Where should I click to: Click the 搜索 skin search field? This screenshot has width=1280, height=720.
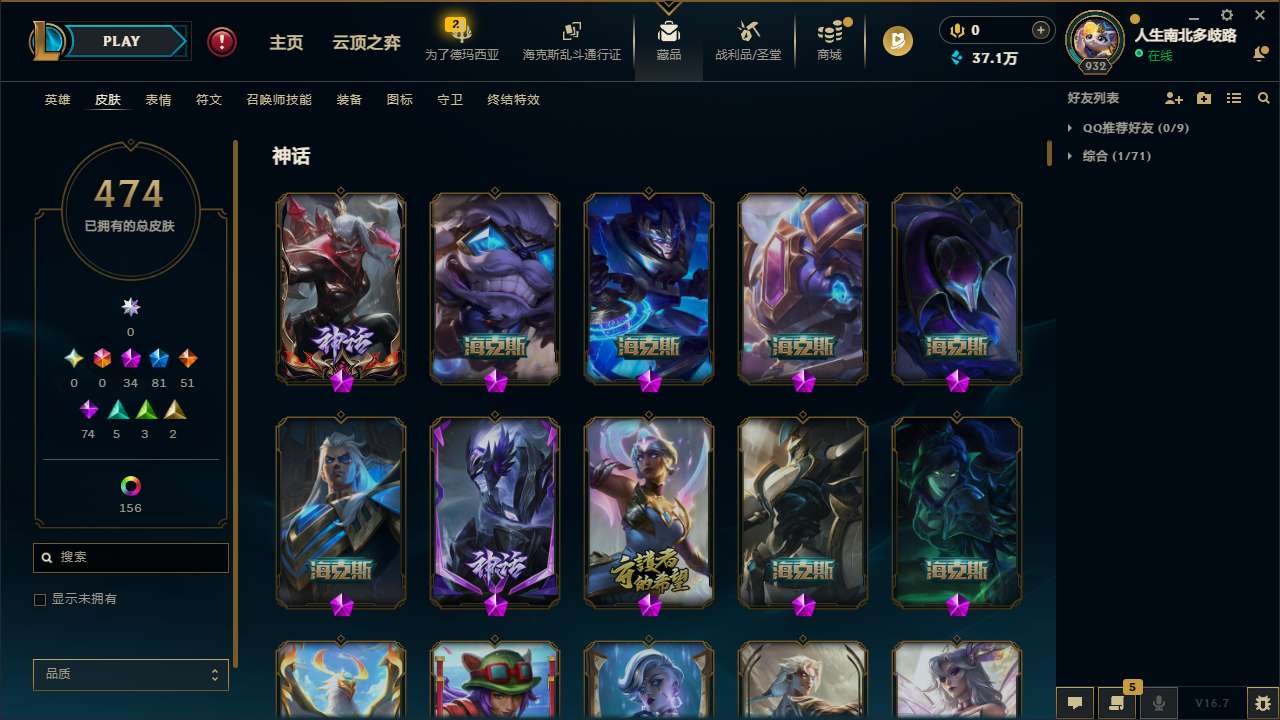point(130,557)
